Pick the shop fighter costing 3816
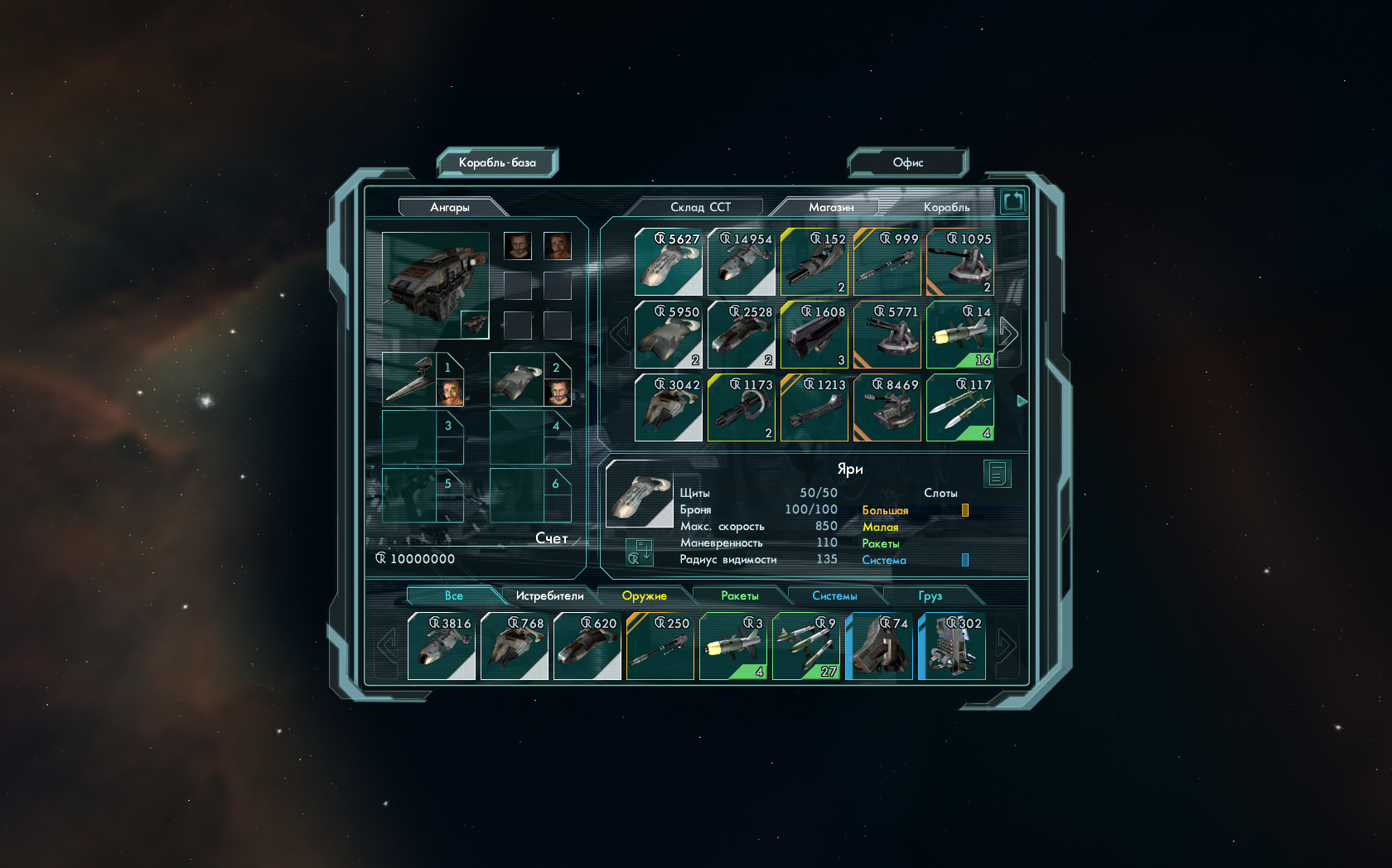This screenshot has width=1392, height=868. tap(441, 647)
